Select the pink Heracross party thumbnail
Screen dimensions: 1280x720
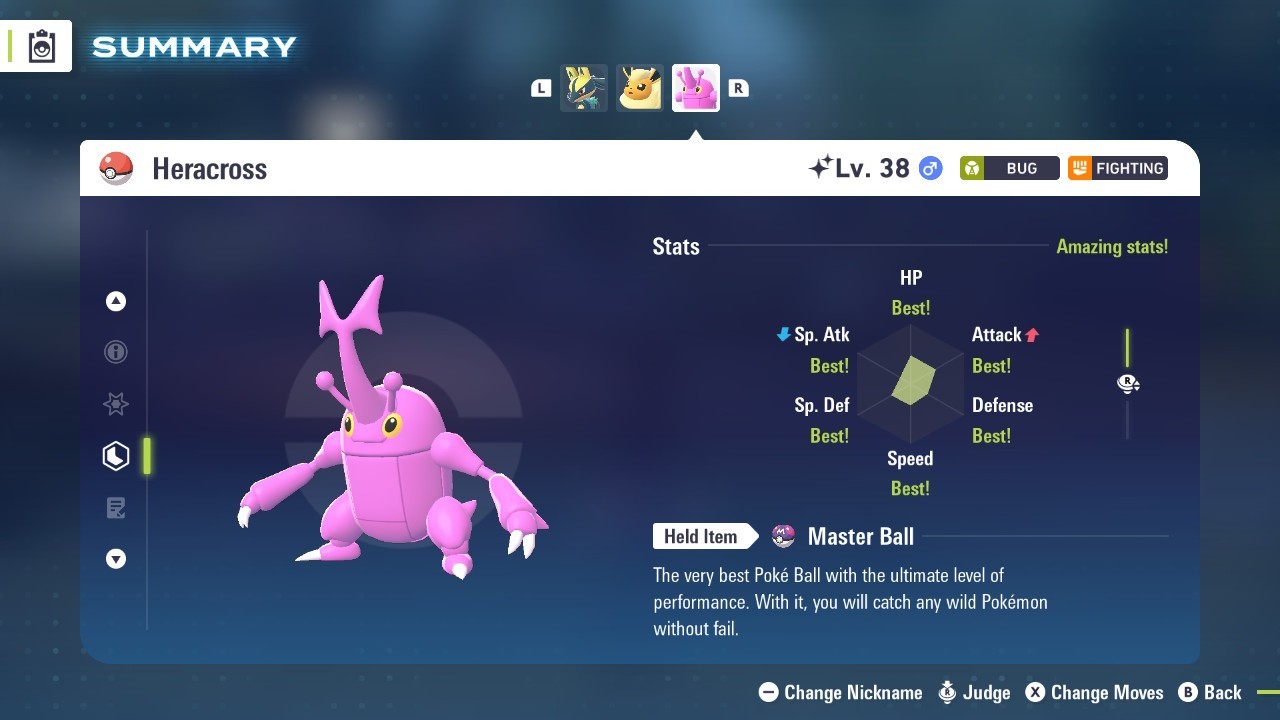[x=696, y=88]
